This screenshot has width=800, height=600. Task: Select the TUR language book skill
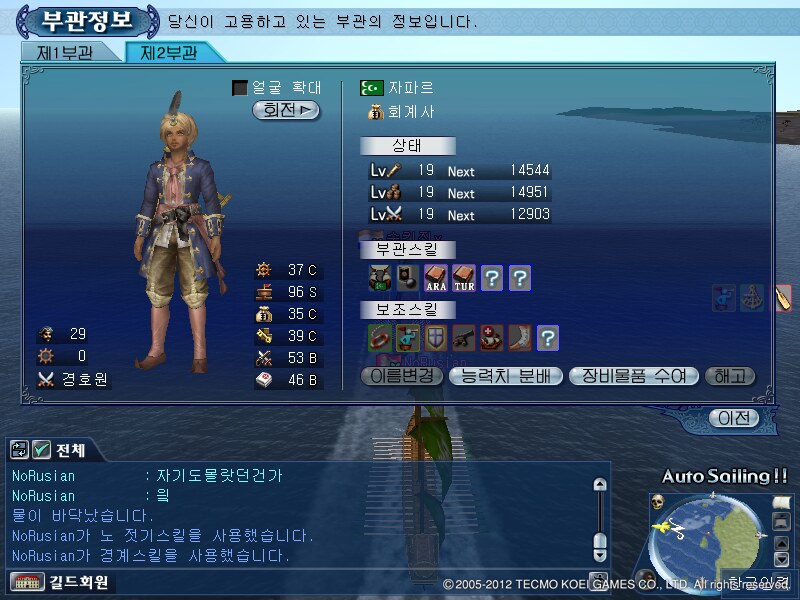pos(463,277)
